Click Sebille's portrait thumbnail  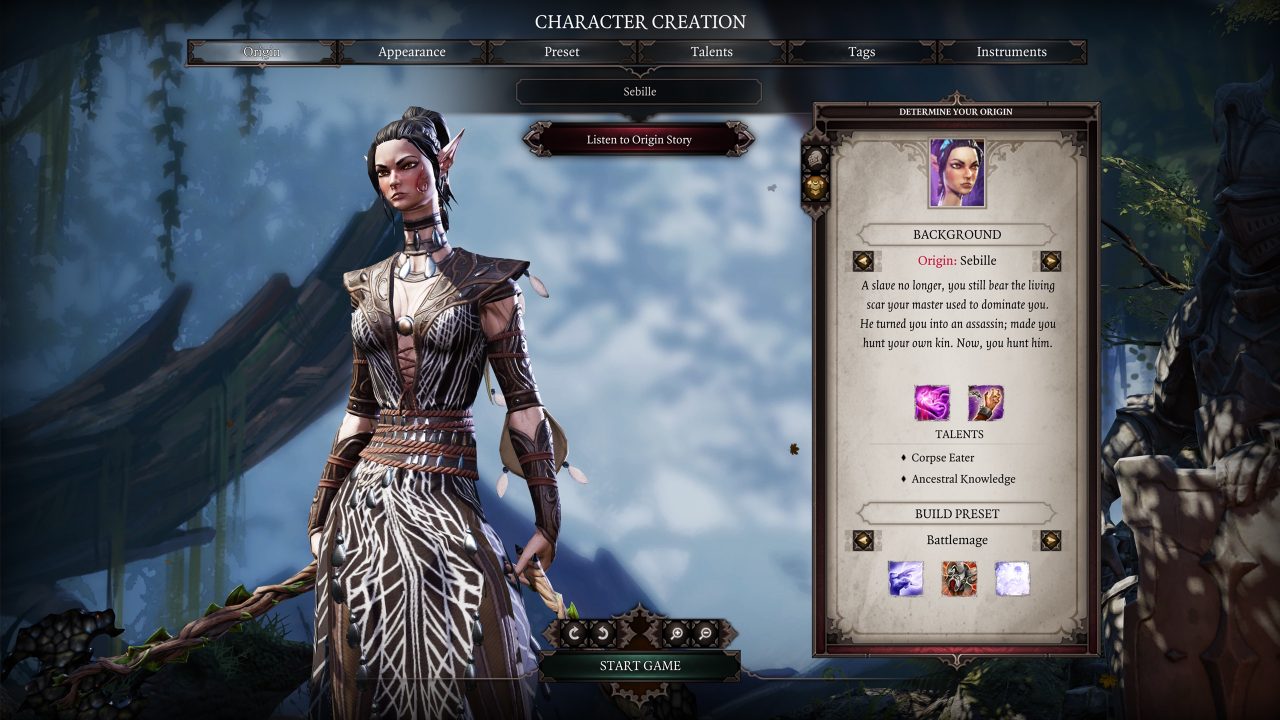(957, 173)
